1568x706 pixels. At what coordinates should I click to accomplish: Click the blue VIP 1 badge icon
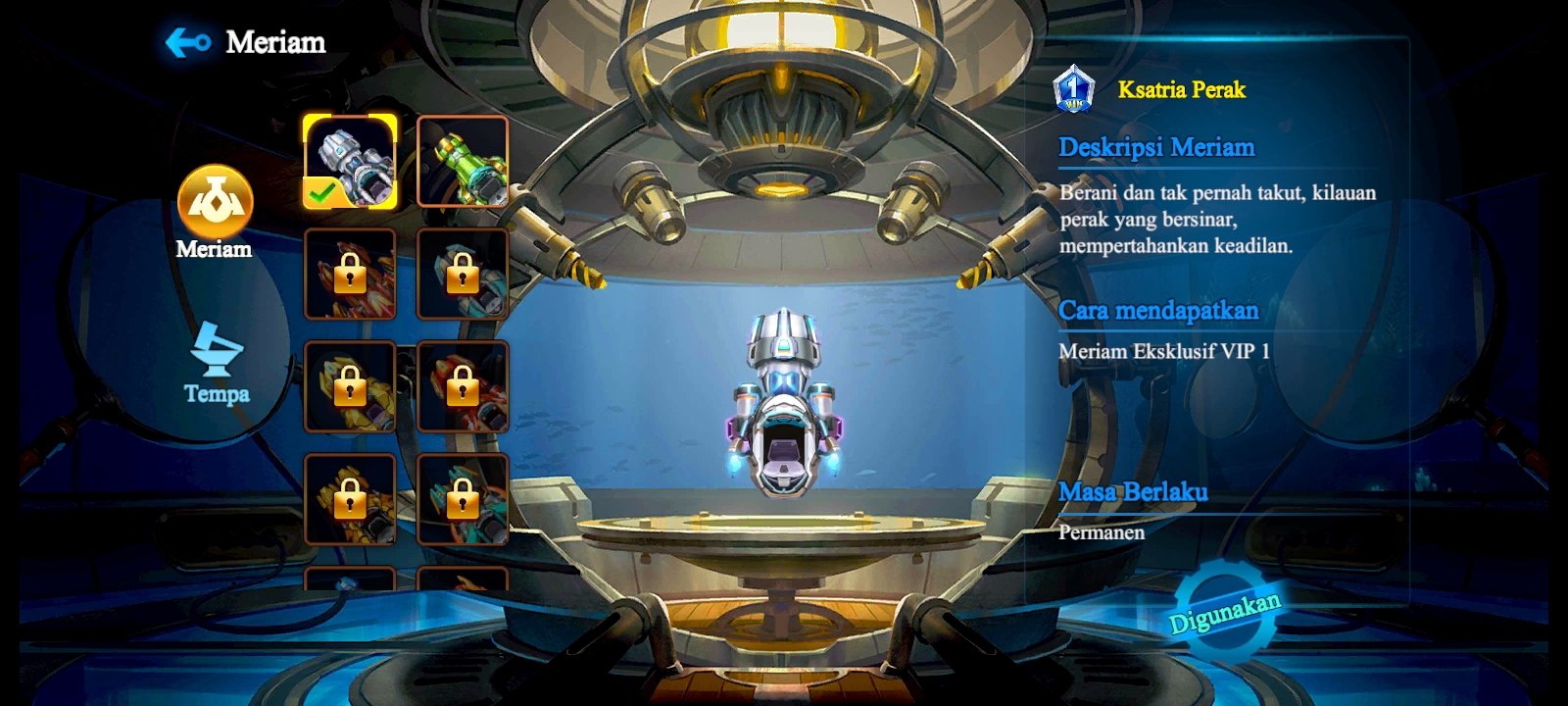pyautogui.click(x=1072, y=90)
